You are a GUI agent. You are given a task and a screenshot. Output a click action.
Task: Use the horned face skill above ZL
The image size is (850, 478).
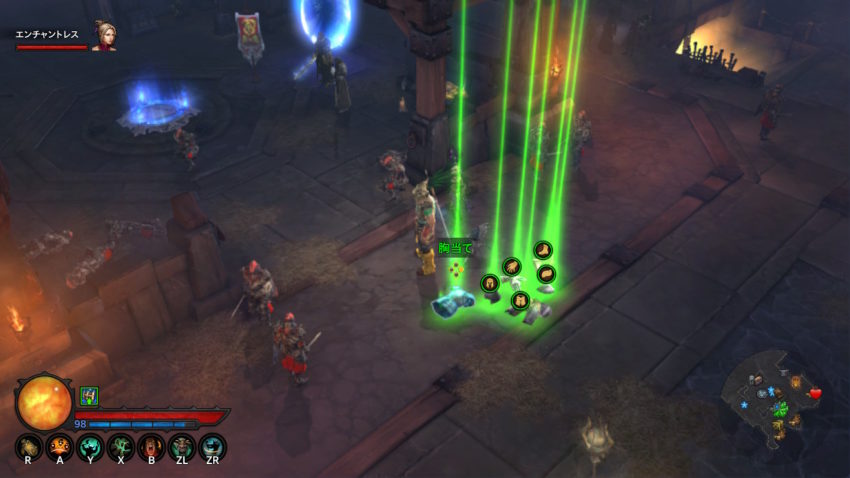click(182, 447)
